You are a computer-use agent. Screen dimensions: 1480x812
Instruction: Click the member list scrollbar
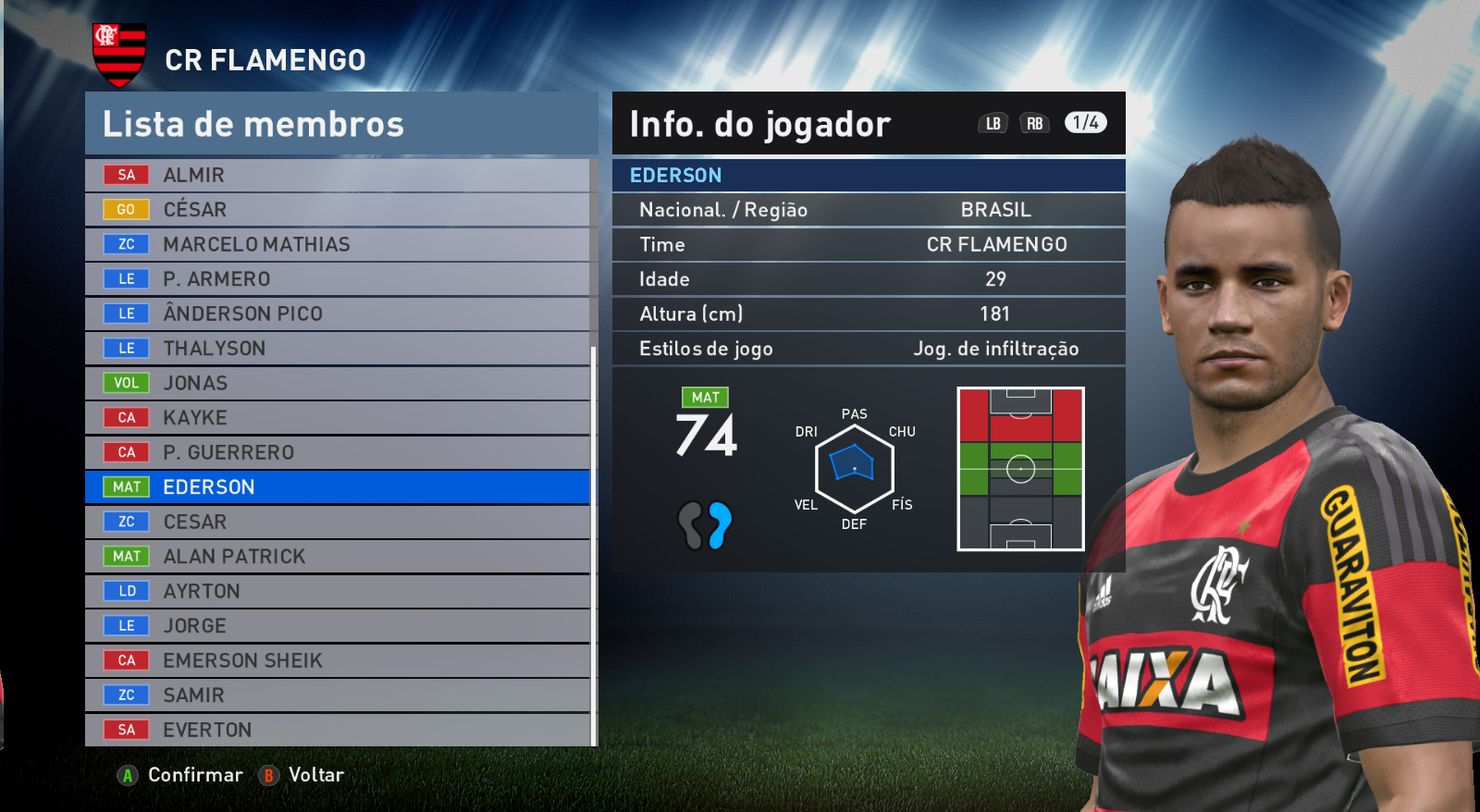tap(594, 546)
